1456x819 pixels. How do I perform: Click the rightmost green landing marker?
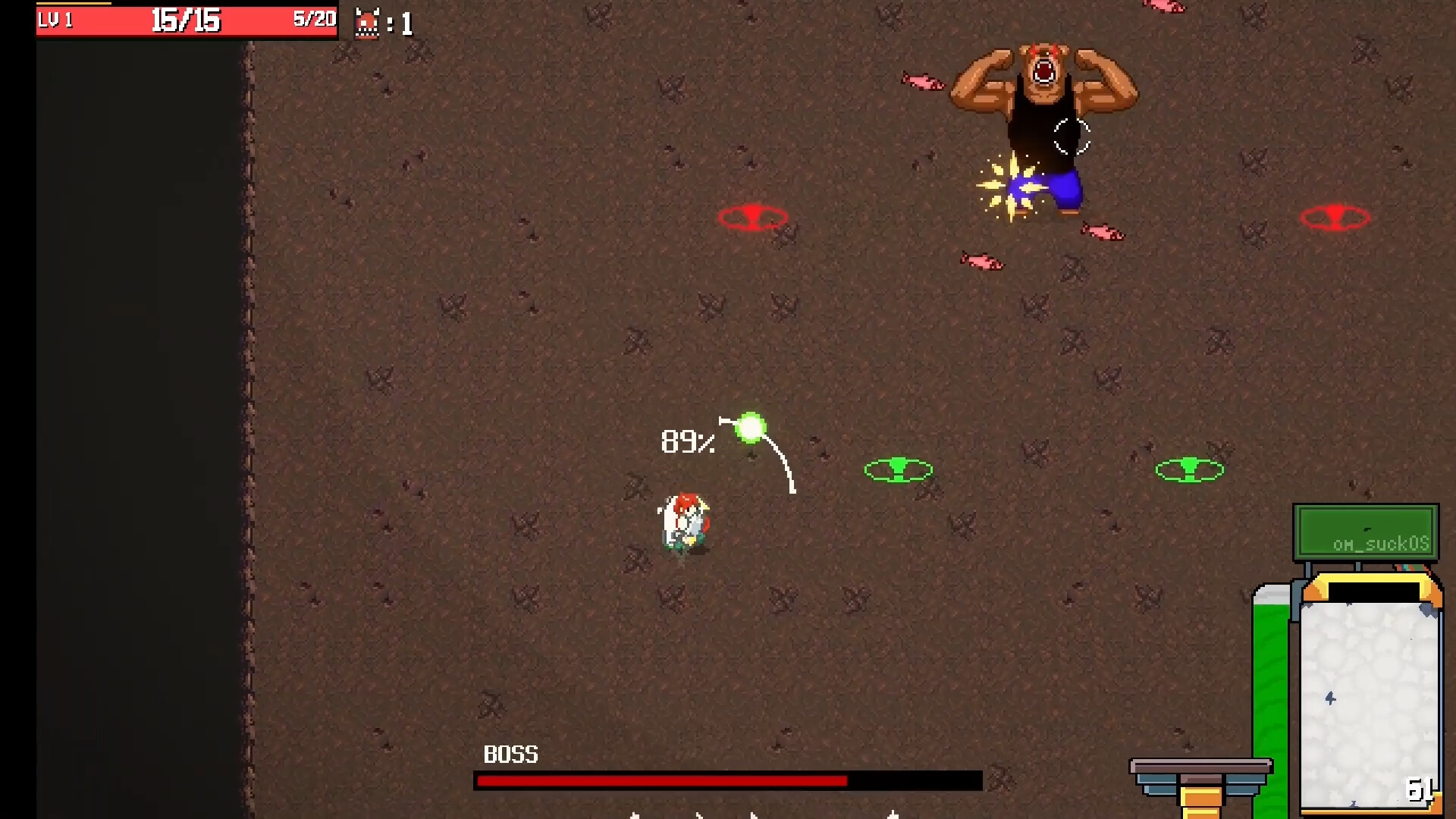[1189, 469]
